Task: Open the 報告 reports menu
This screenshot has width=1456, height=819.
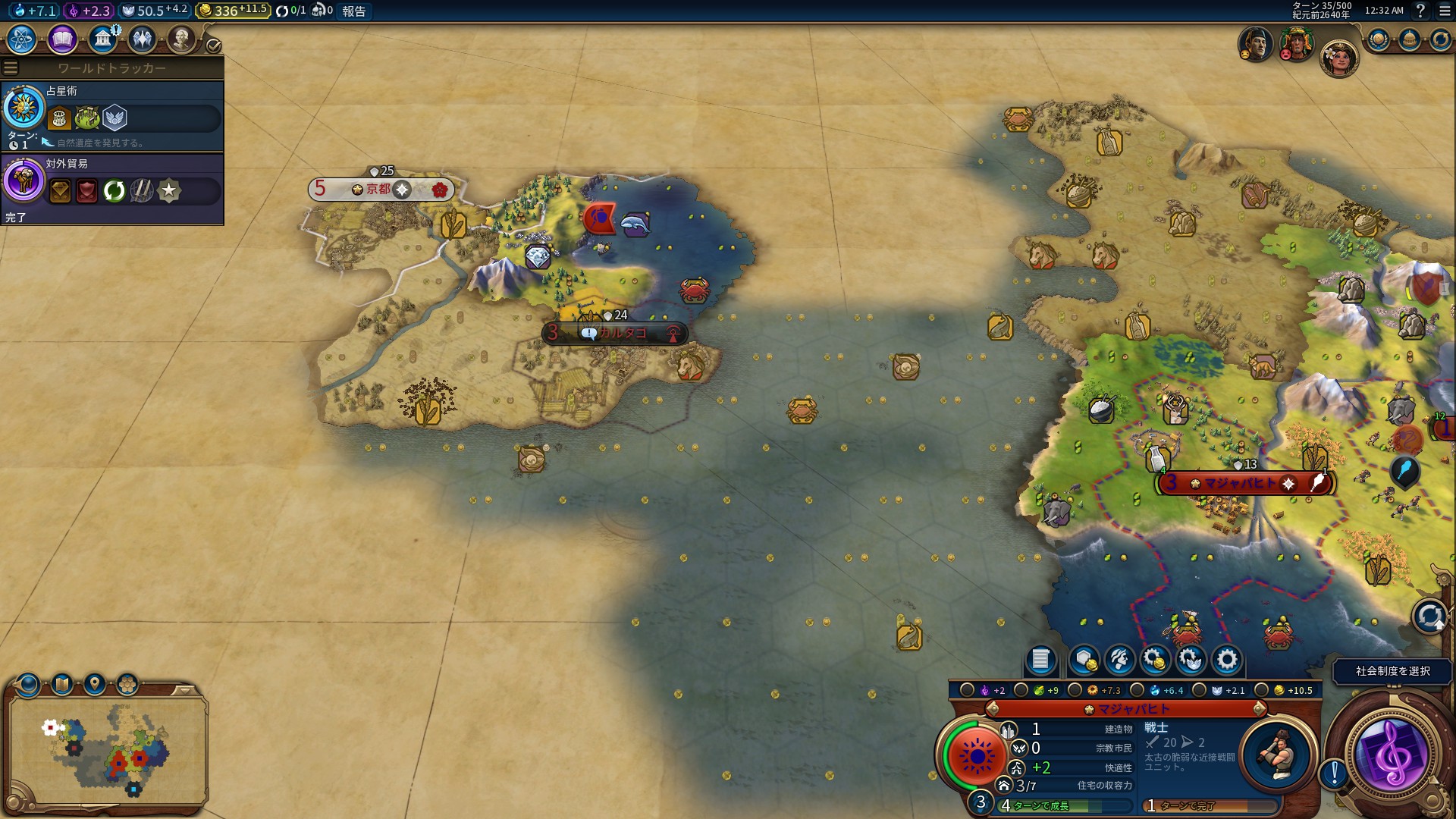Action: (354, 11)
